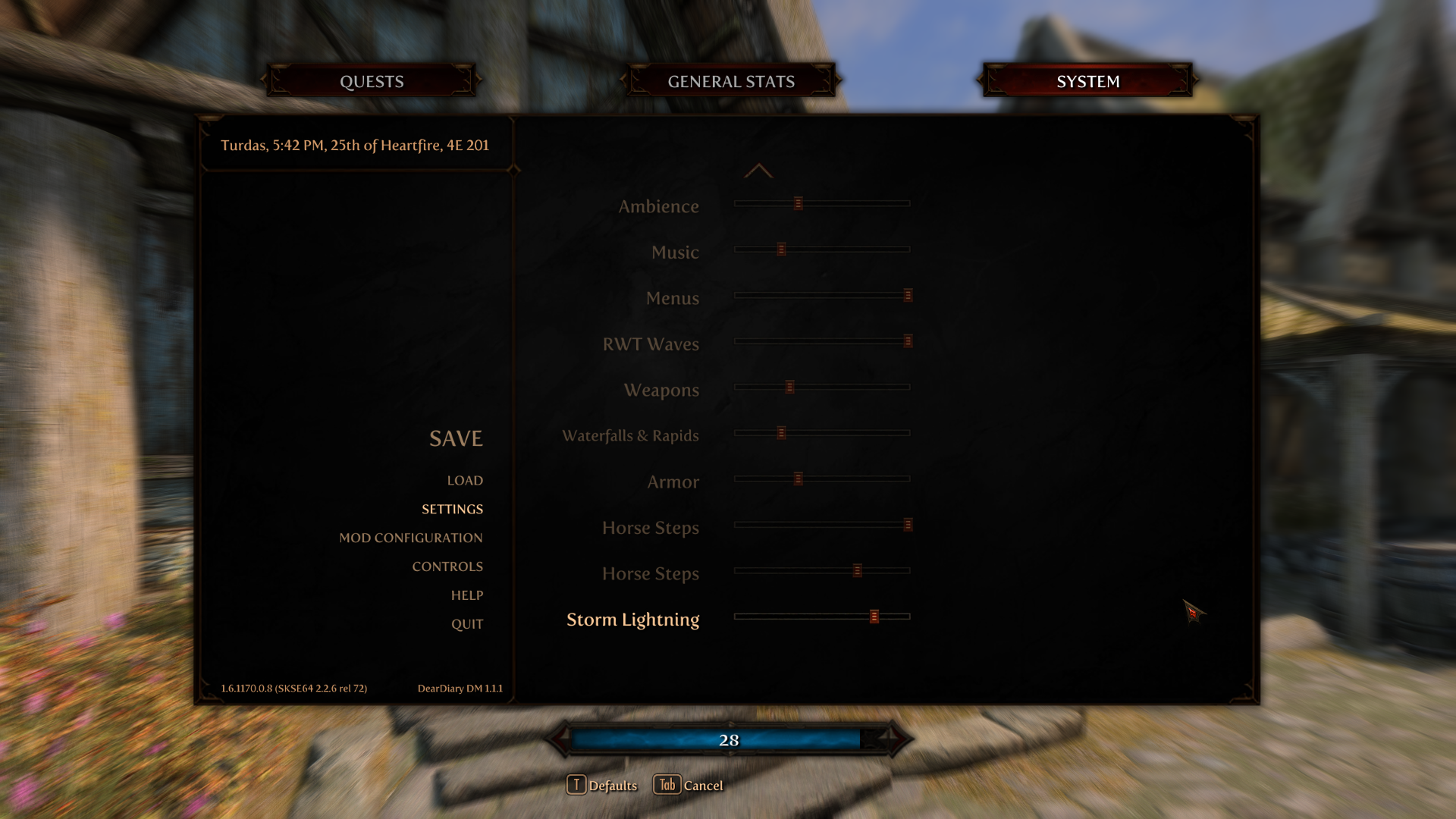This screenshot has width=1456, height=819.
Task: Open Mod Configuration
Action: [x=410, y=538]
